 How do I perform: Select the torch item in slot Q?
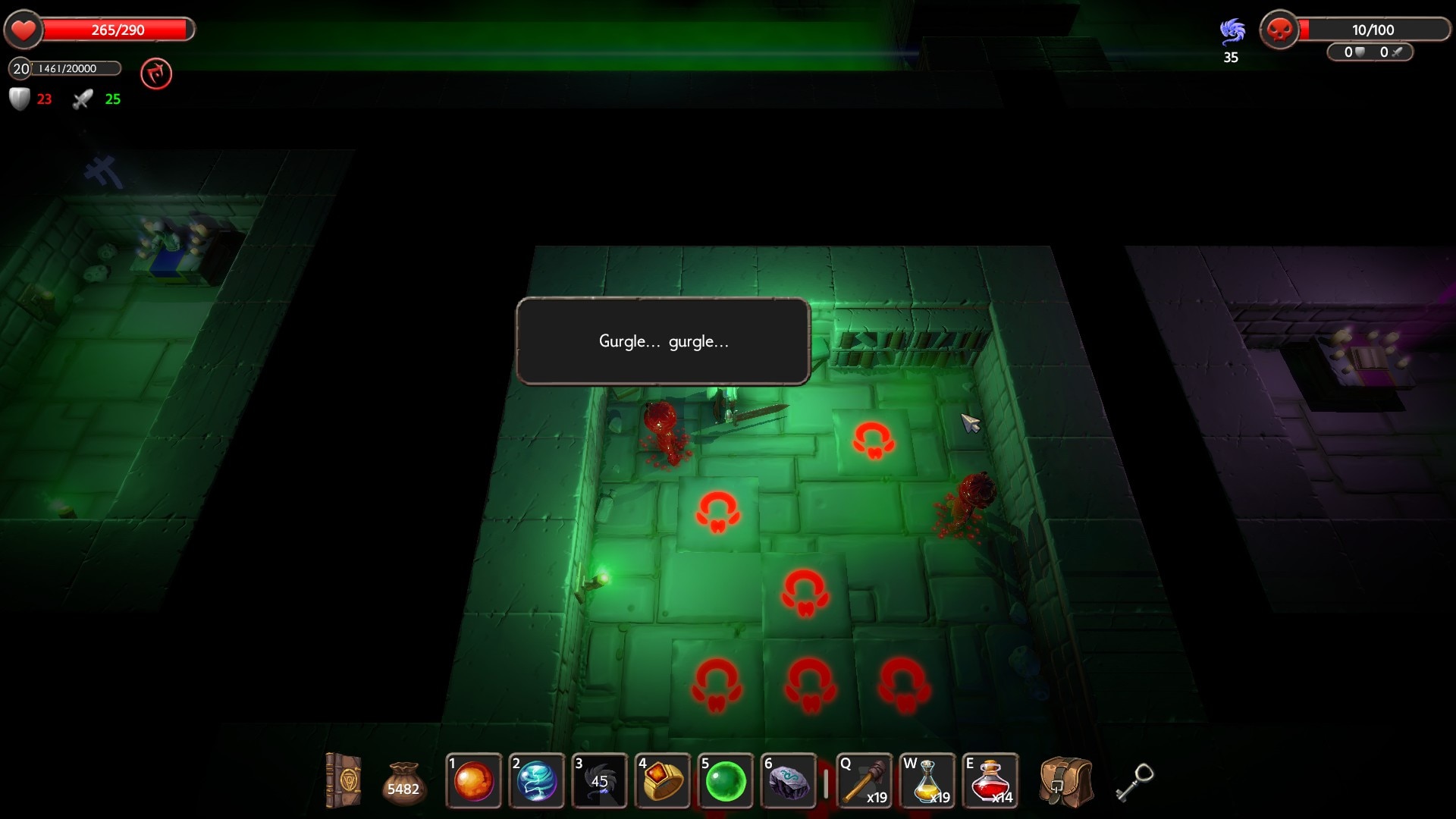864,780
